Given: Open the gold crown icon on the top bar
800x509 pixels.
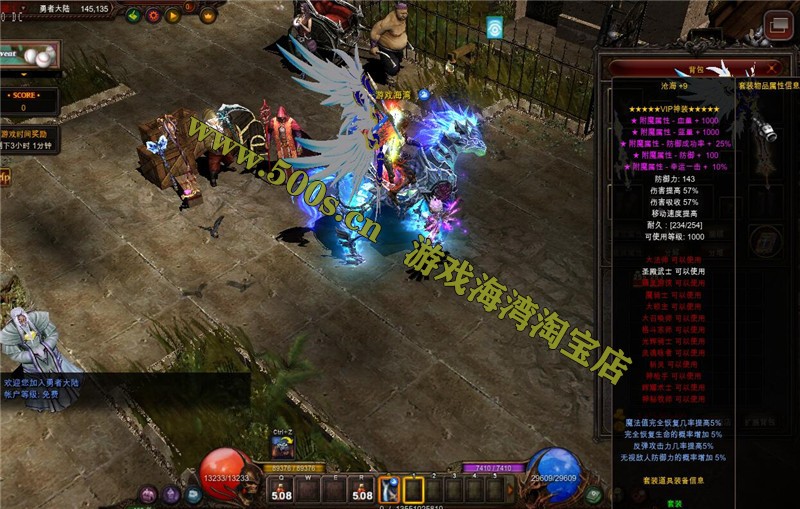Looking at the screenshot, I should 208,15.
